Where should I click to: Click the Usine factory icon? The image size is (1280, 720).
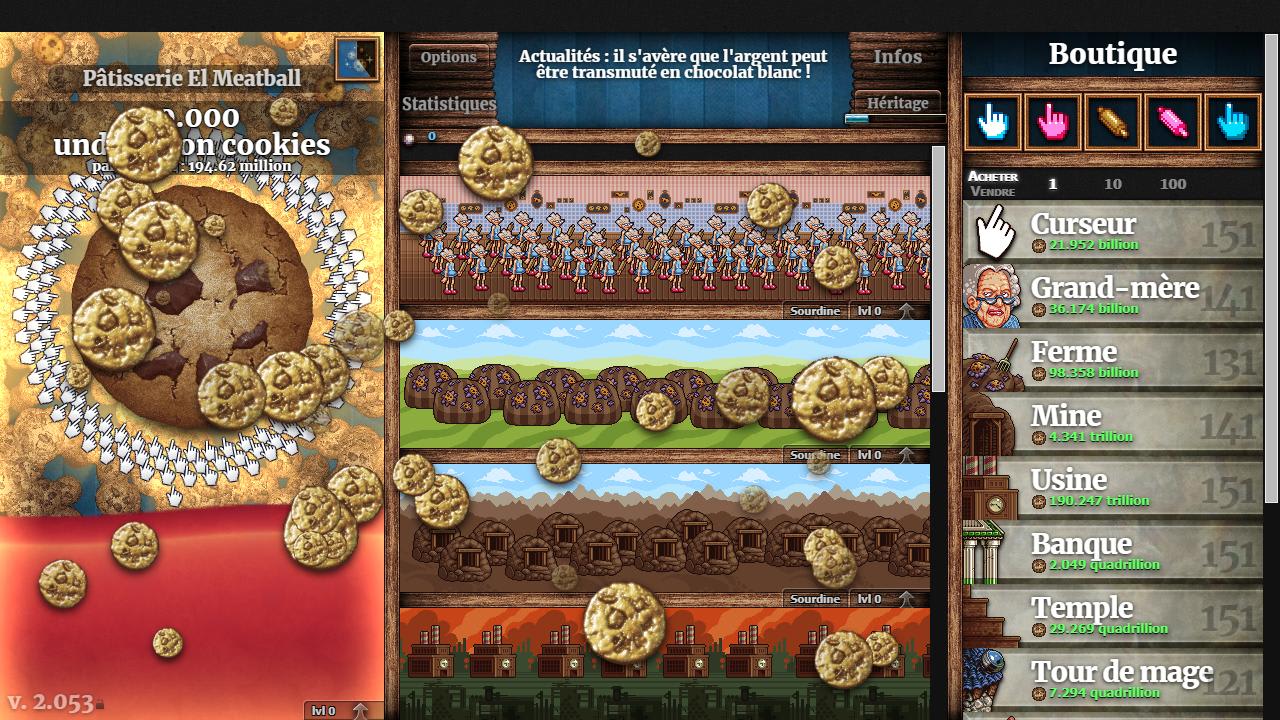coord(991,488)
